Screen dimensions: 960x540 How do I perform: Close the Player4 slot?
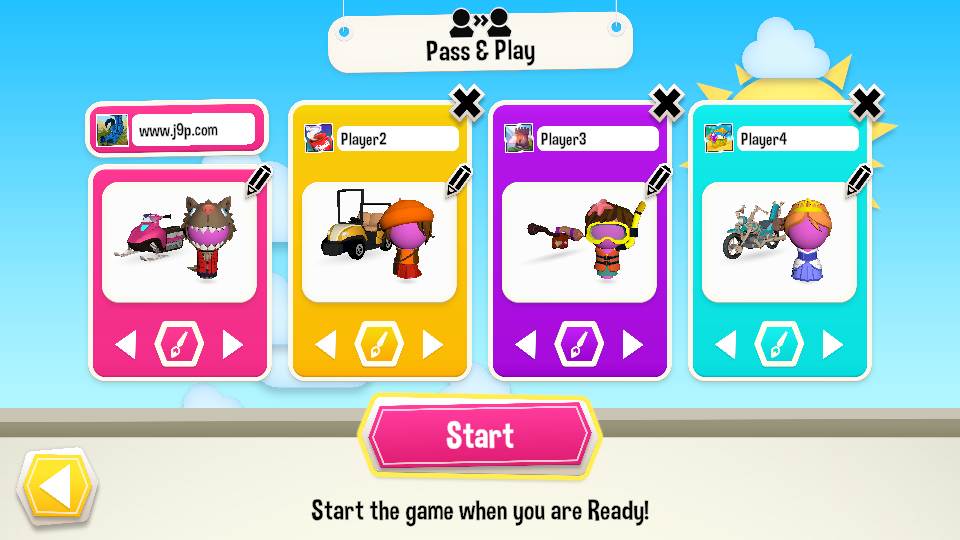coord(866,101)
